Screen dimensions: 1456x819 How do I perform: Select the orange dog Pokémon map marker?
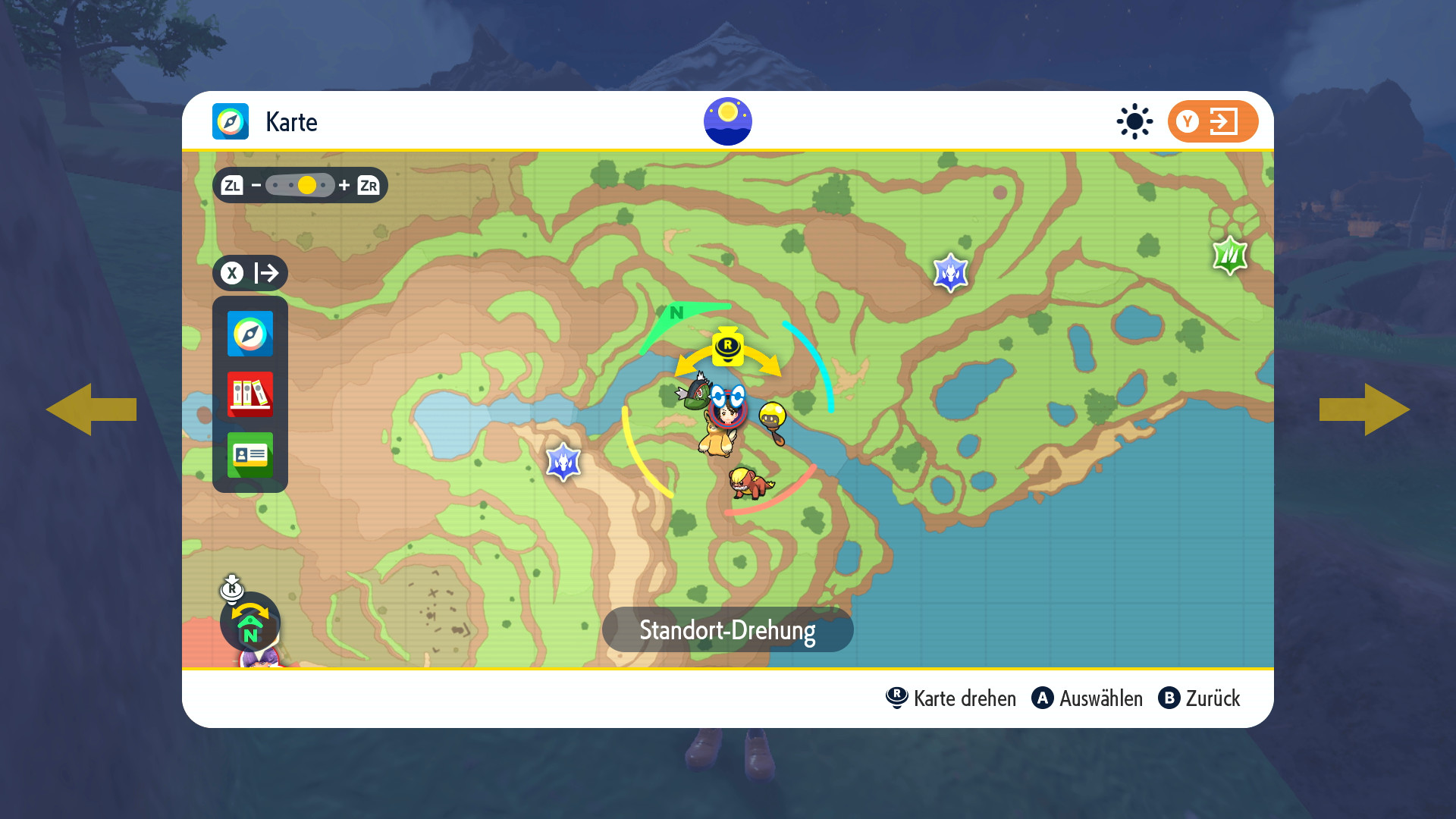(749, 483)
